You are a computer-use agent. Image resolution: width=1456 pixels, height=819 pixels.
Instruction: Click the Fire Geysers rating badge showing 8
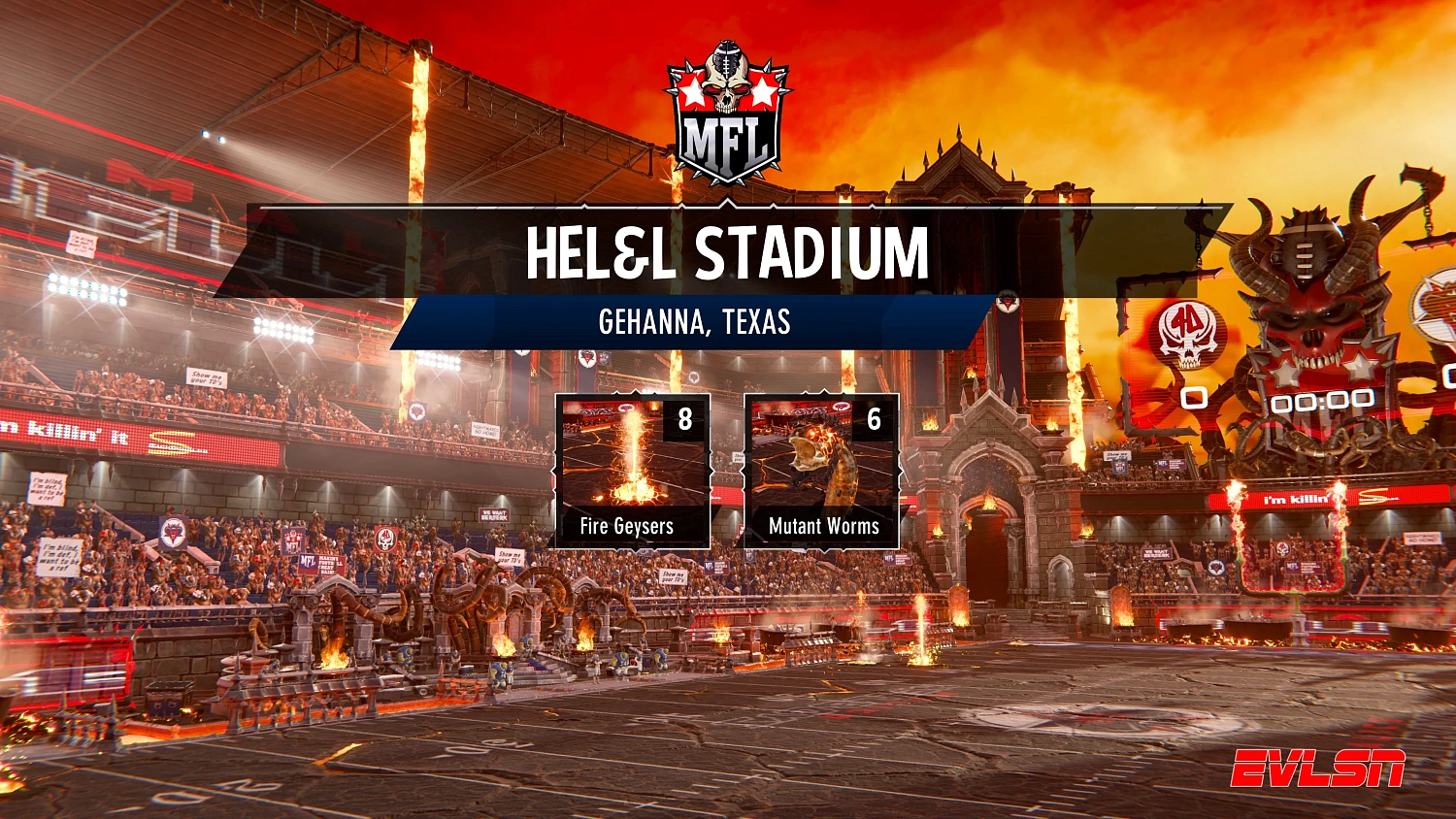[685, 420]
